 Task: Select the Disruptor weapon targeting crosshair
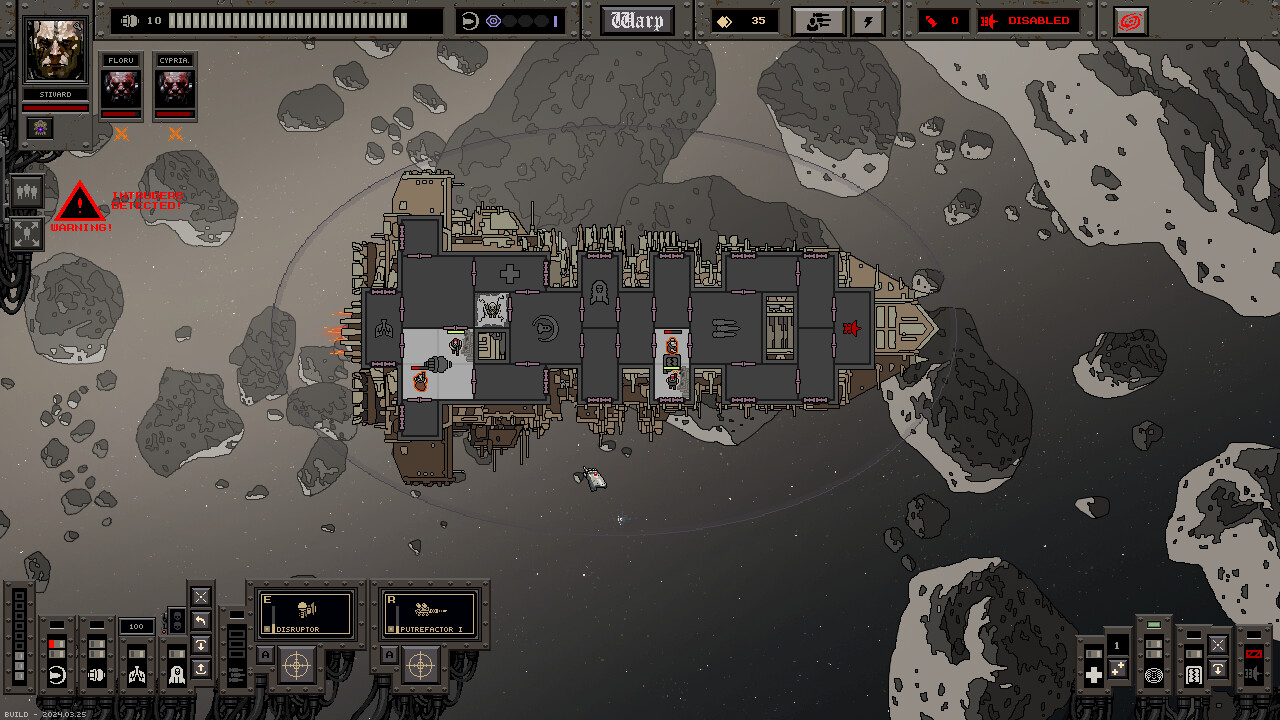[x=298, y=664]
